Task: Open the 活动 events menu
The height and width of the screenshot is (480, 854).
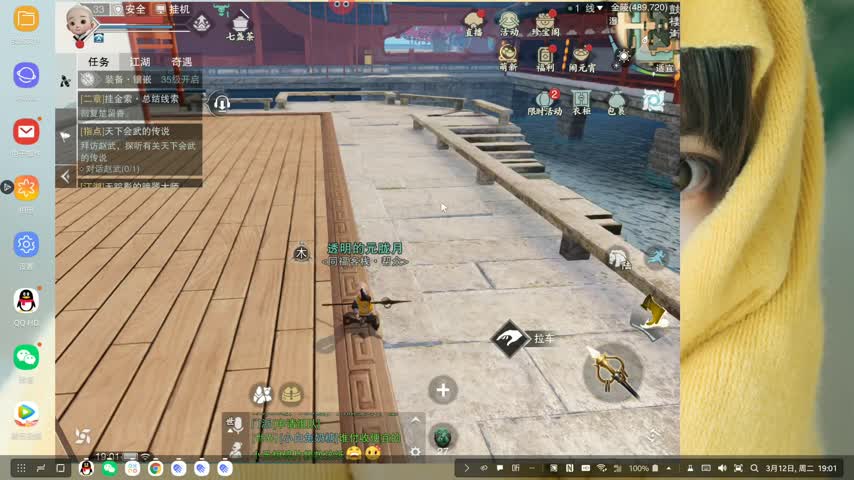Action: tap(509, 23)
